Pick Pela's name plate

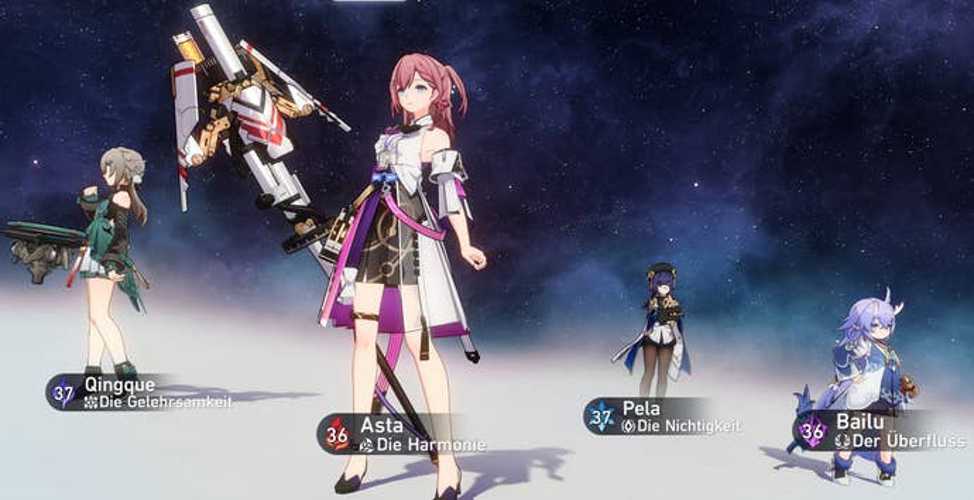[663, 416]
